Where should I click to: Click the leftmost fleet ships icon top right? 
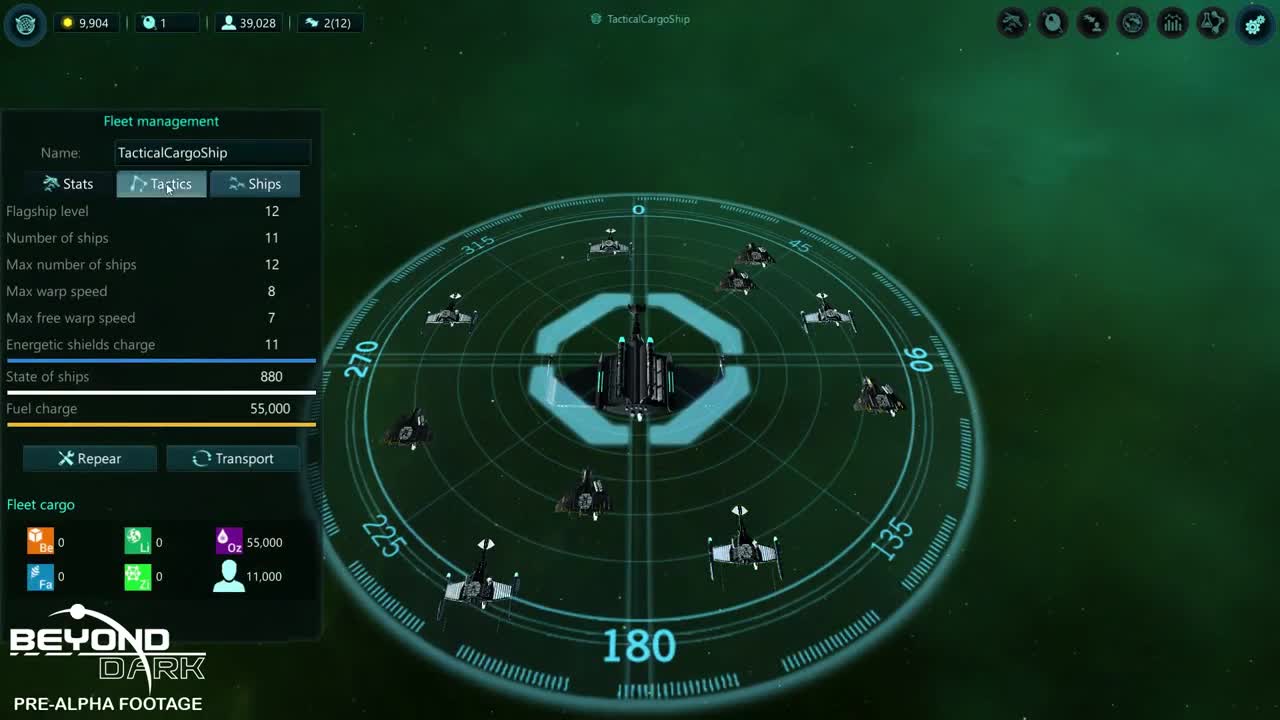(1012, 23)
